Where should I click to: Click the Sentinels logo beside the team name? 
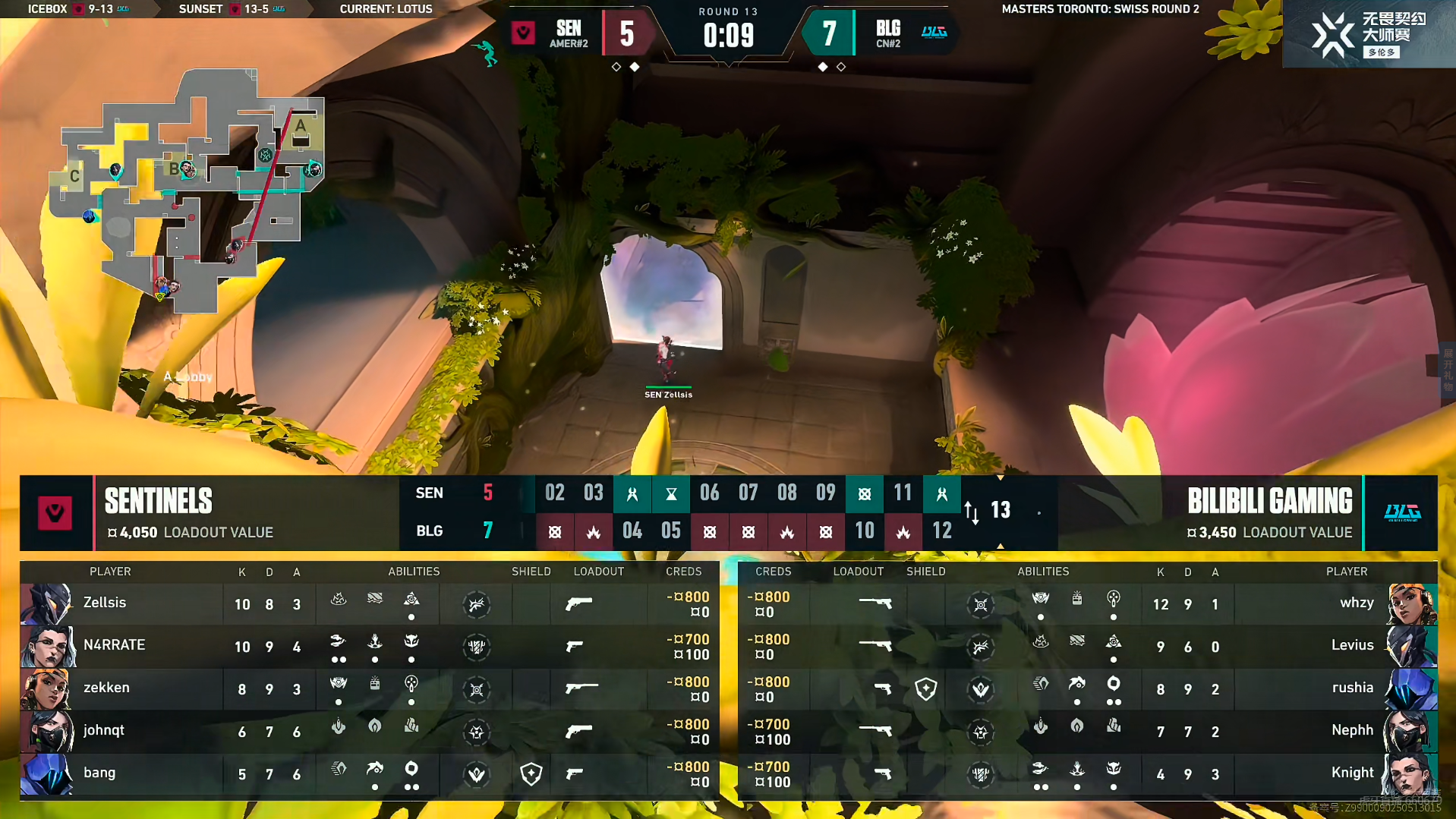pyautogui.click(x=55, y=513)
